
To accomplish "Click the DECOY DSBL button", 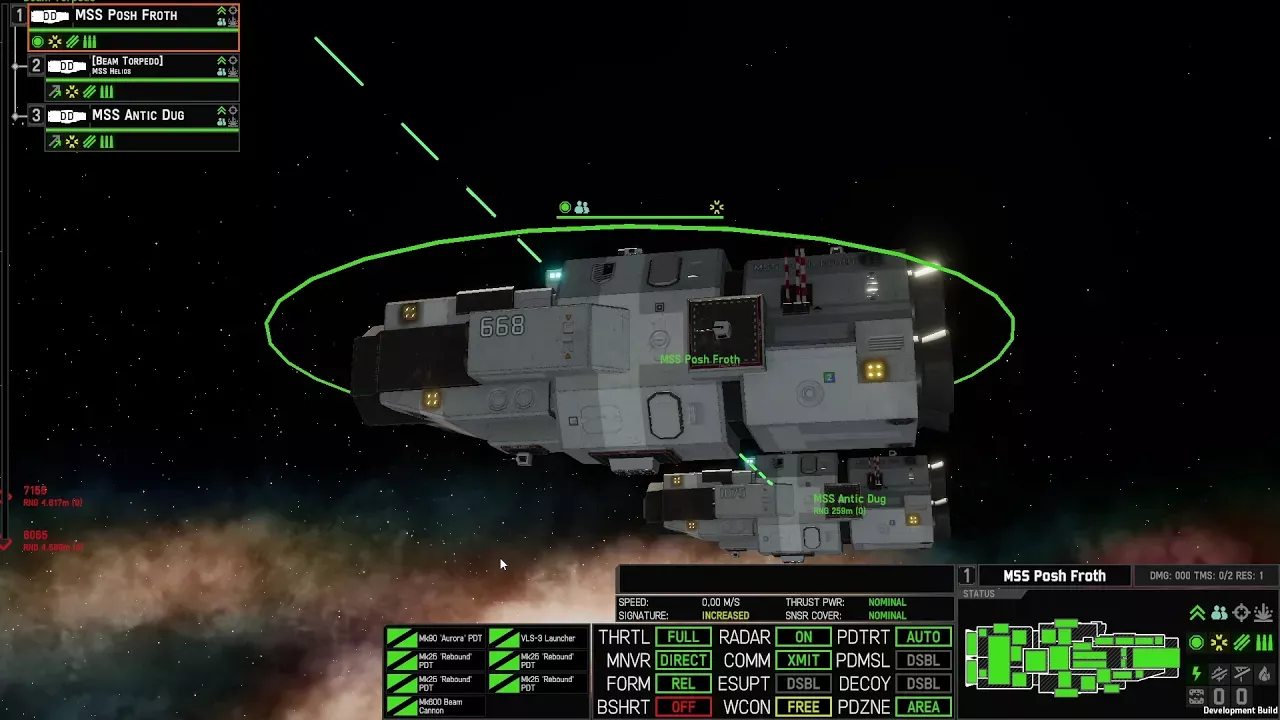I will tap(923, 684).
